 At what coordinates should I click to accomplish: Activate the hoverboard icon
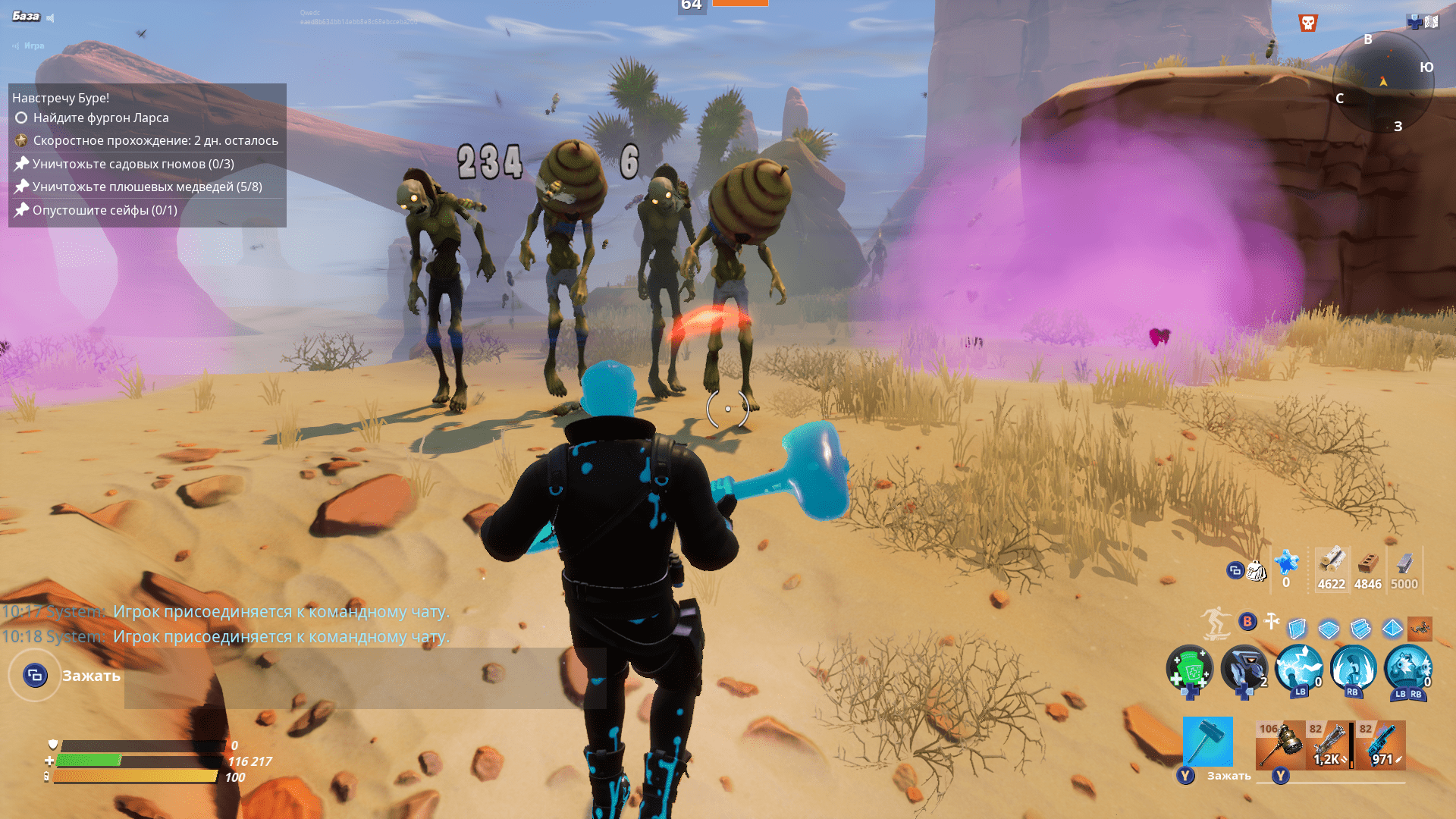(x=1216, y=622)
